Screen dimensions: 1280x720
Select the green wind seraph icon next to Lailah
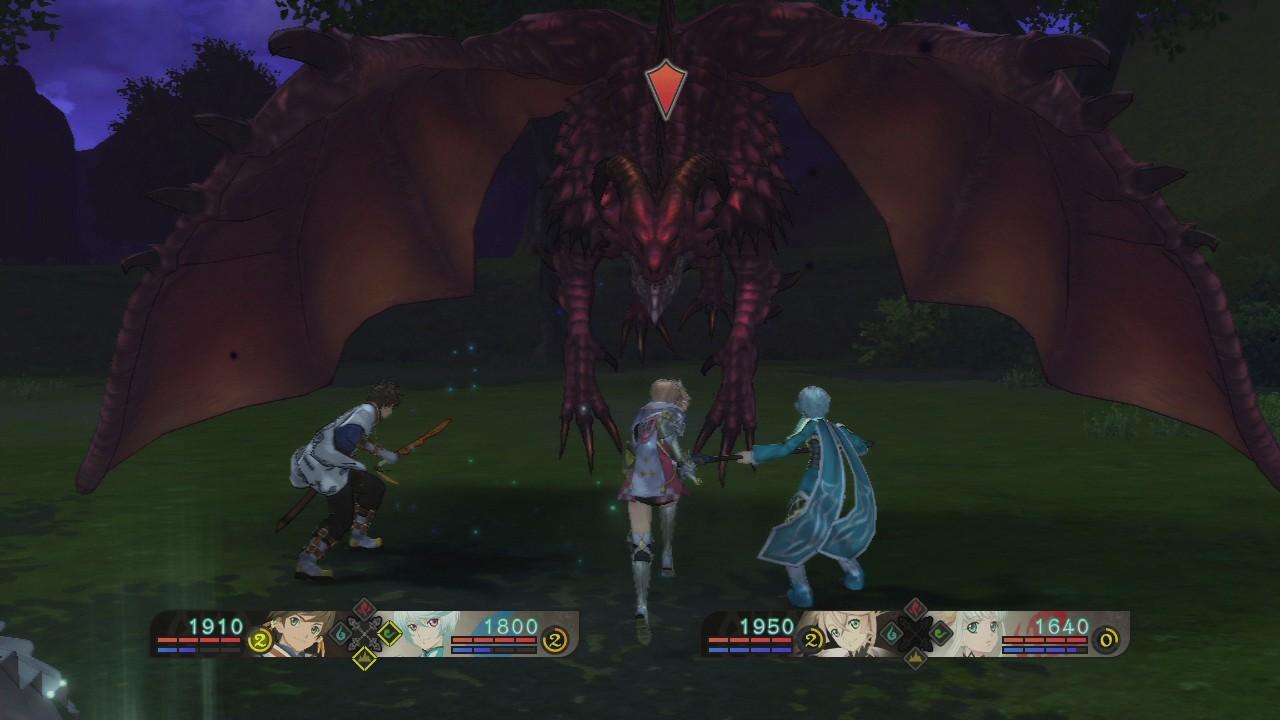pos(939,633)
